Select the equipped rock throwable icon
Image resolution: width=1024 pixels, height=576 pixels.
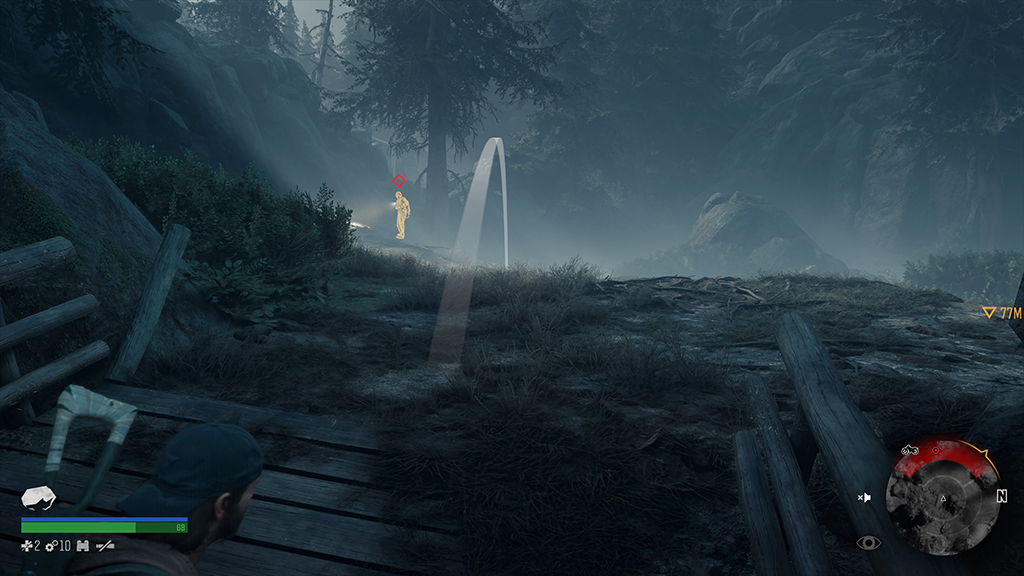[38, 498]
